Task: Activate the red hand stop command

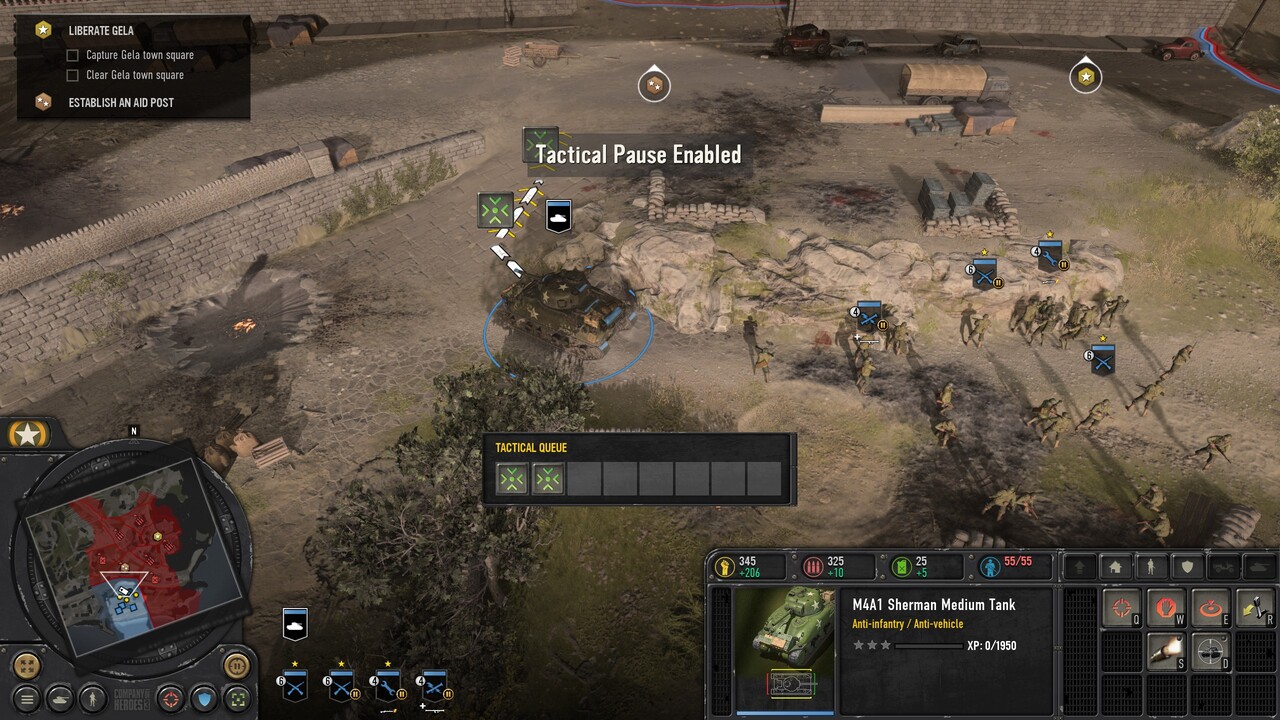Action: click(1166, 608)
